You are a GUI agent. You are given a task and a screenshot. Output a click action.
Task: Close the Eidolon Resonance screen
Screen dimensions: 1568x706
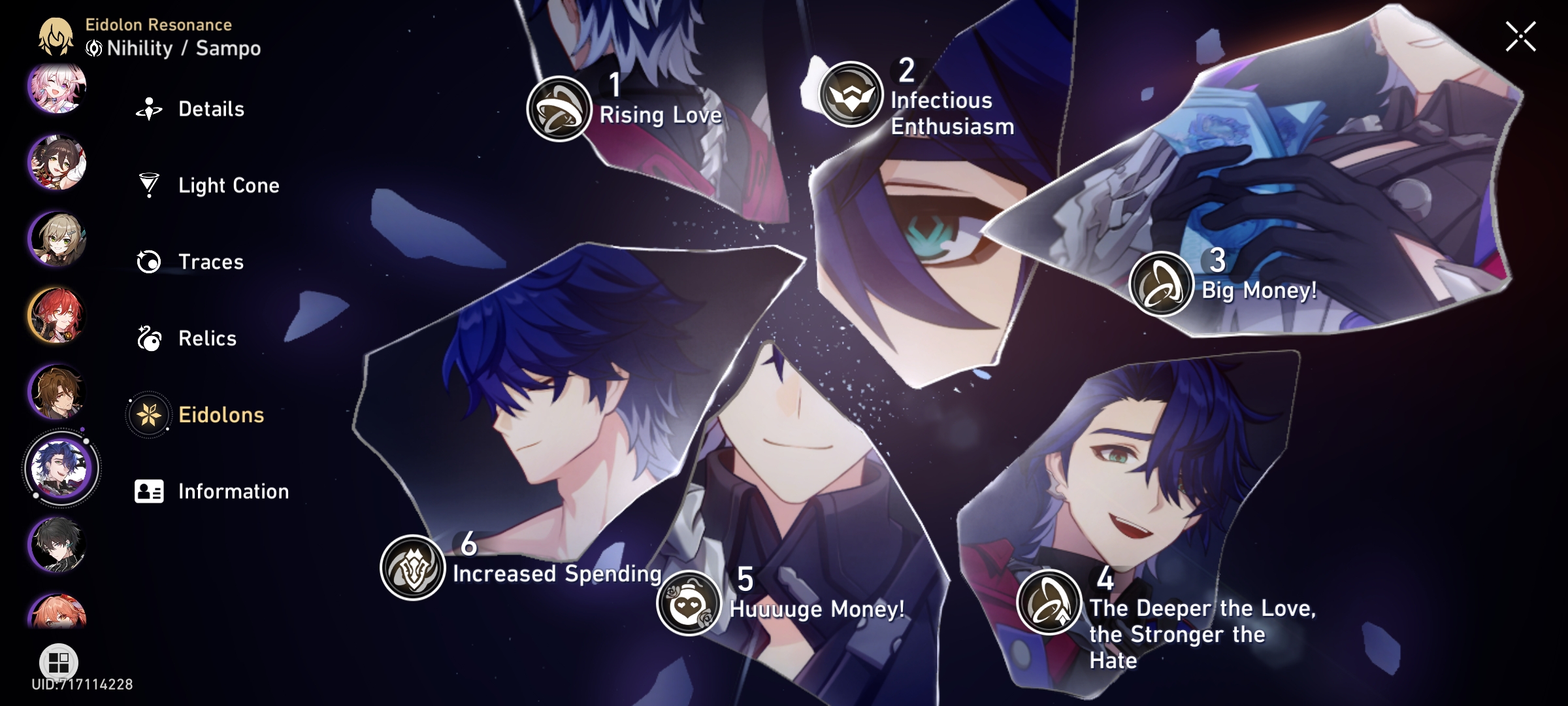(x=1522, y=37)
